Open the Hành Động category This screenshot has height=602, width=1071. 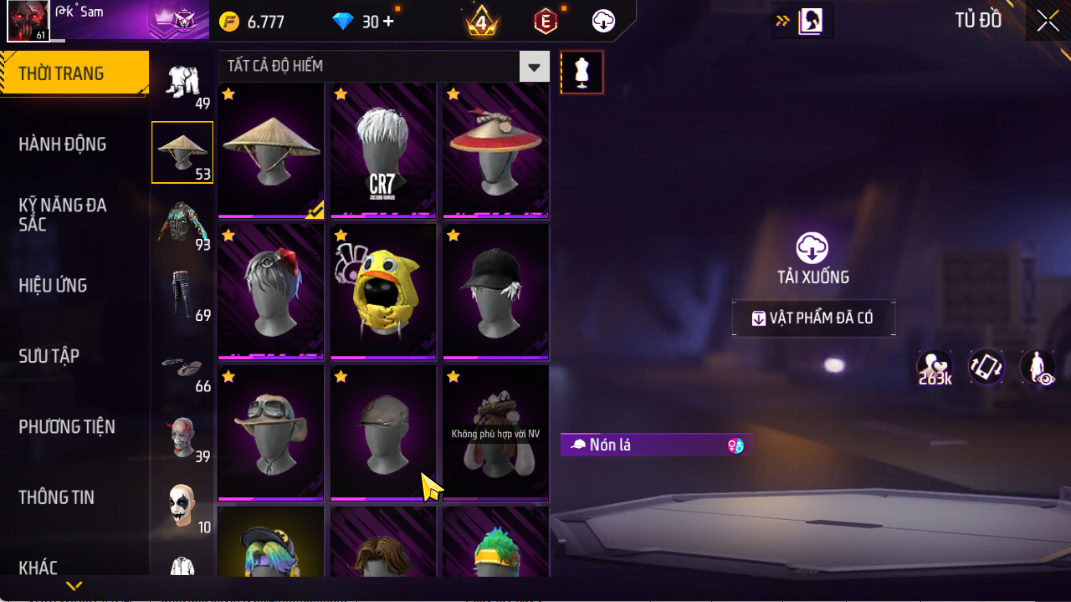click(x=62, y=144)
